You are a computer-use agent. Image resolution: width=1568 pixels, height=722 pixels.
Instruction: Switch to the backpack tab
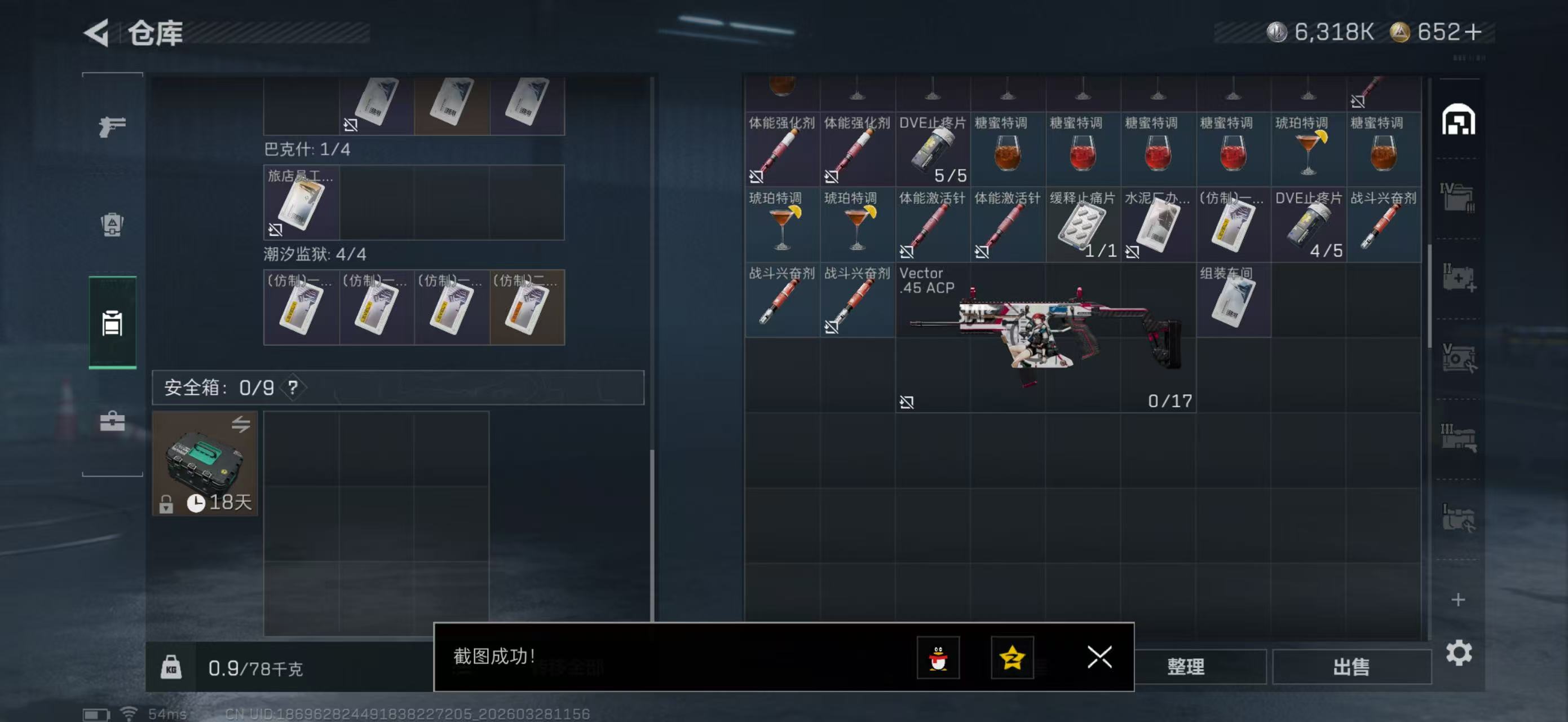[x=112, y=224]
